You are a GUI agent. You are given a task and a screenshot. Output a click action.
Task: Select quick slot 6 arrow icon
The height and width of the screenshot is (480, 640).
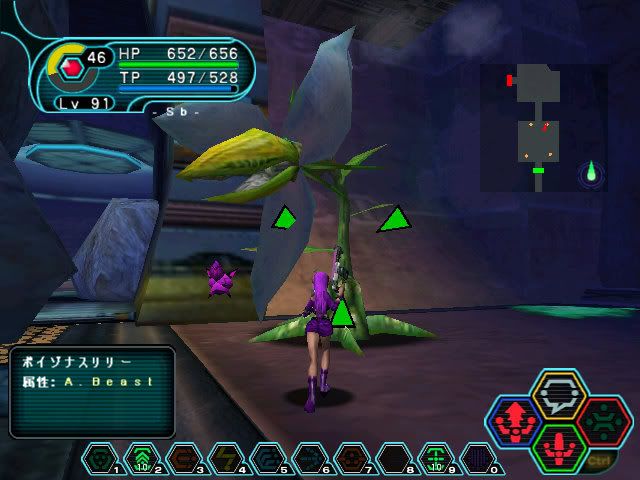point(309,459)
